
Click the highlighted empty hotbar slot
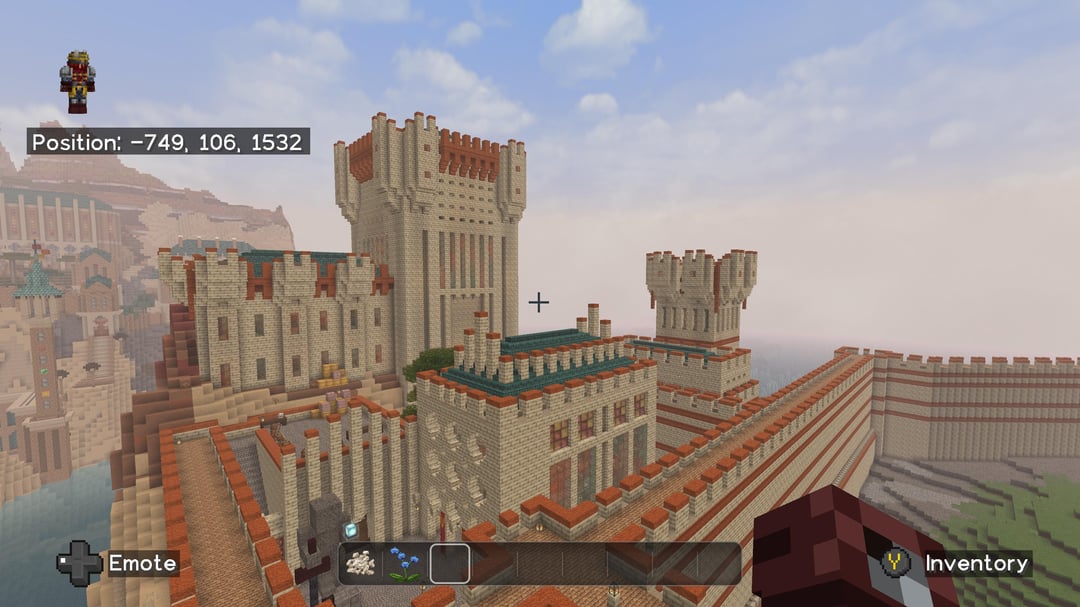click(x=450, y=564)
